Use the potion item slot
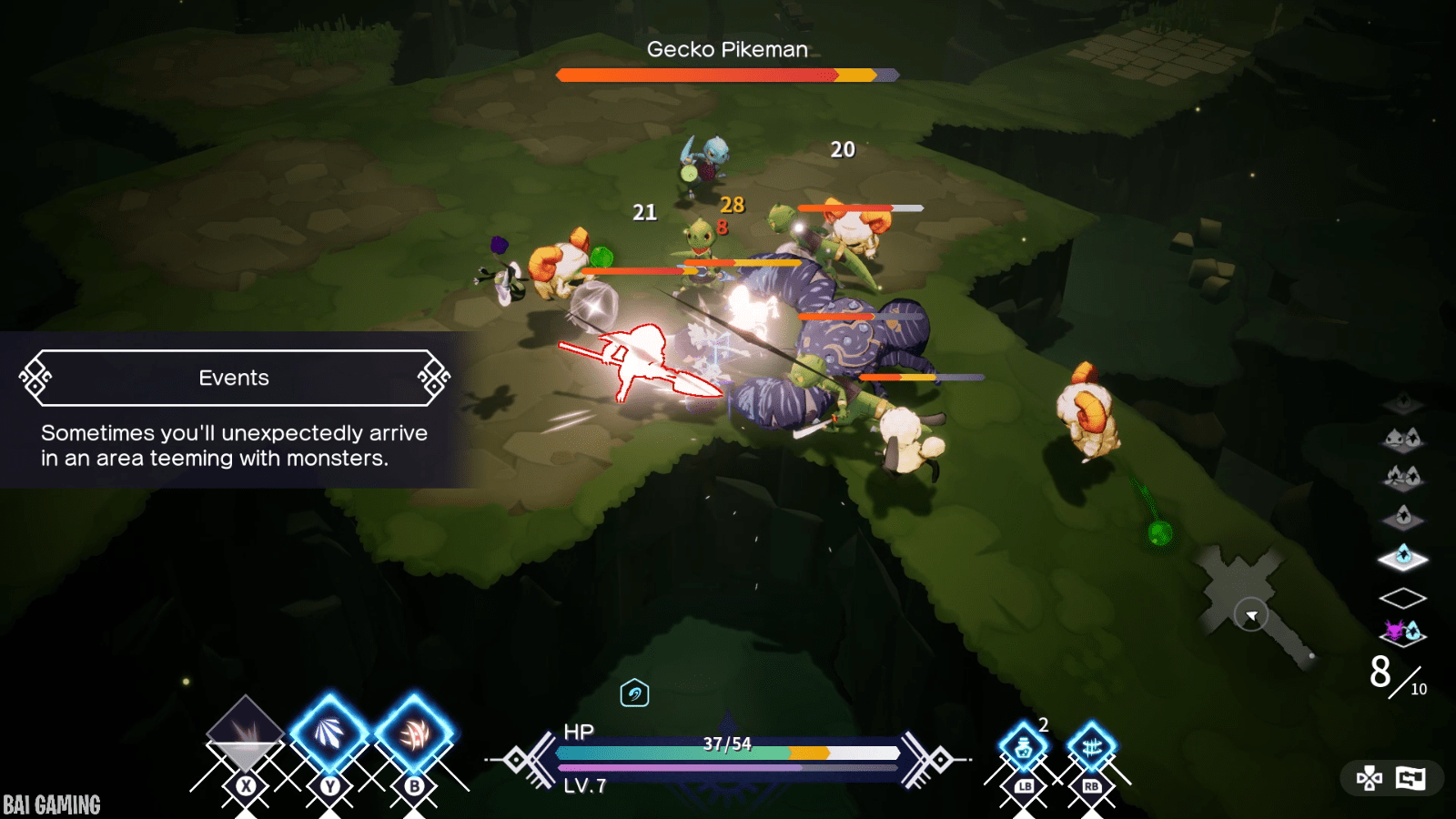The width and height of the screenshot is (1456, 819). [x=1024, y=749]
